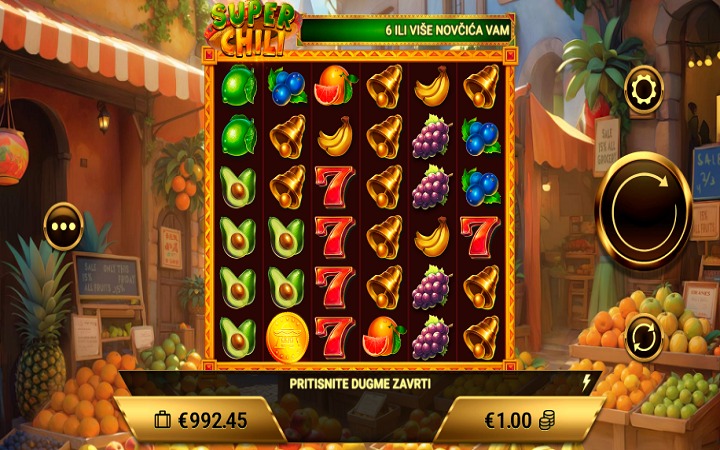Open the three-dot menu button
The width and height of the screenshot is (720, 450).
(x=64, y=226)
